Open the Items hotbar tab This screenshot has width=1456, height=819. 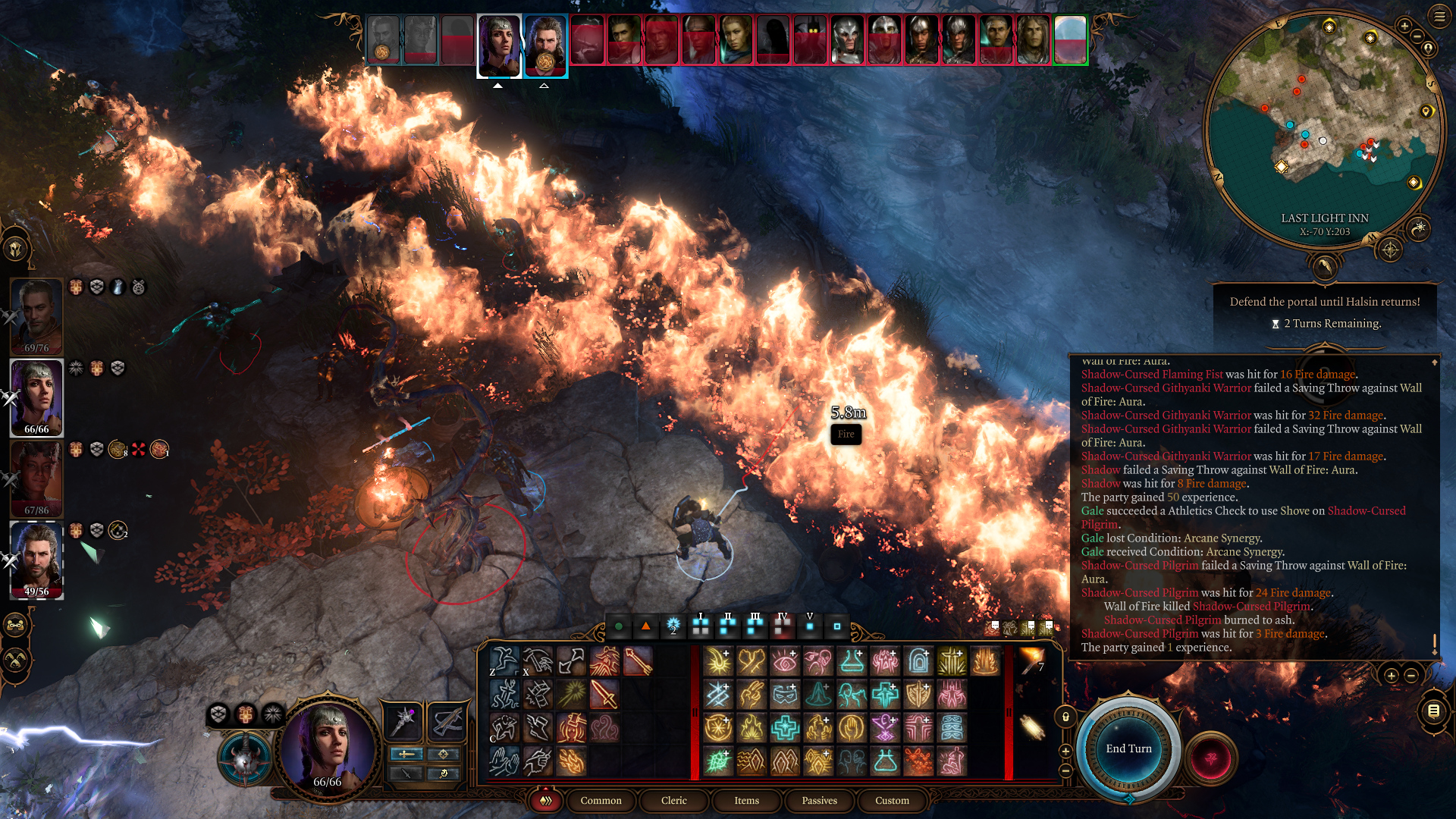(746, 801)
